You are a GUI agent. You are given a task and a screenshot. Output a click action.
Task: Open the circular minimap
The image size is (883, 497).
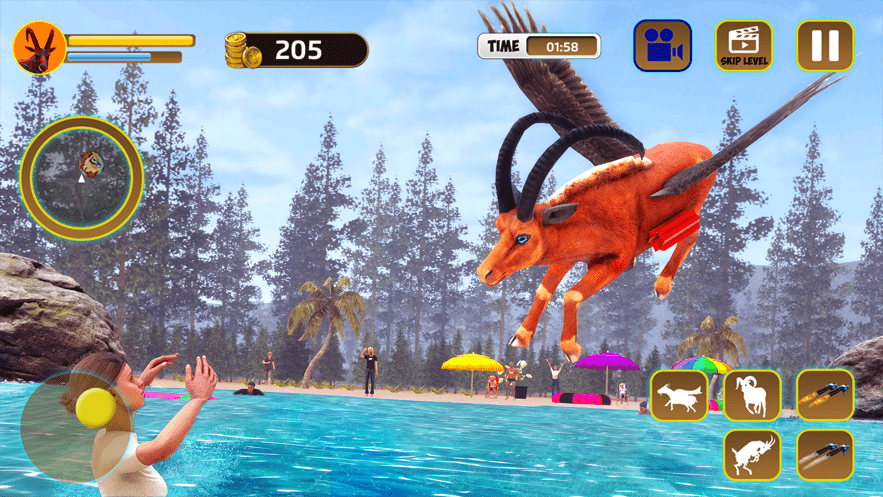coord(82,177)
